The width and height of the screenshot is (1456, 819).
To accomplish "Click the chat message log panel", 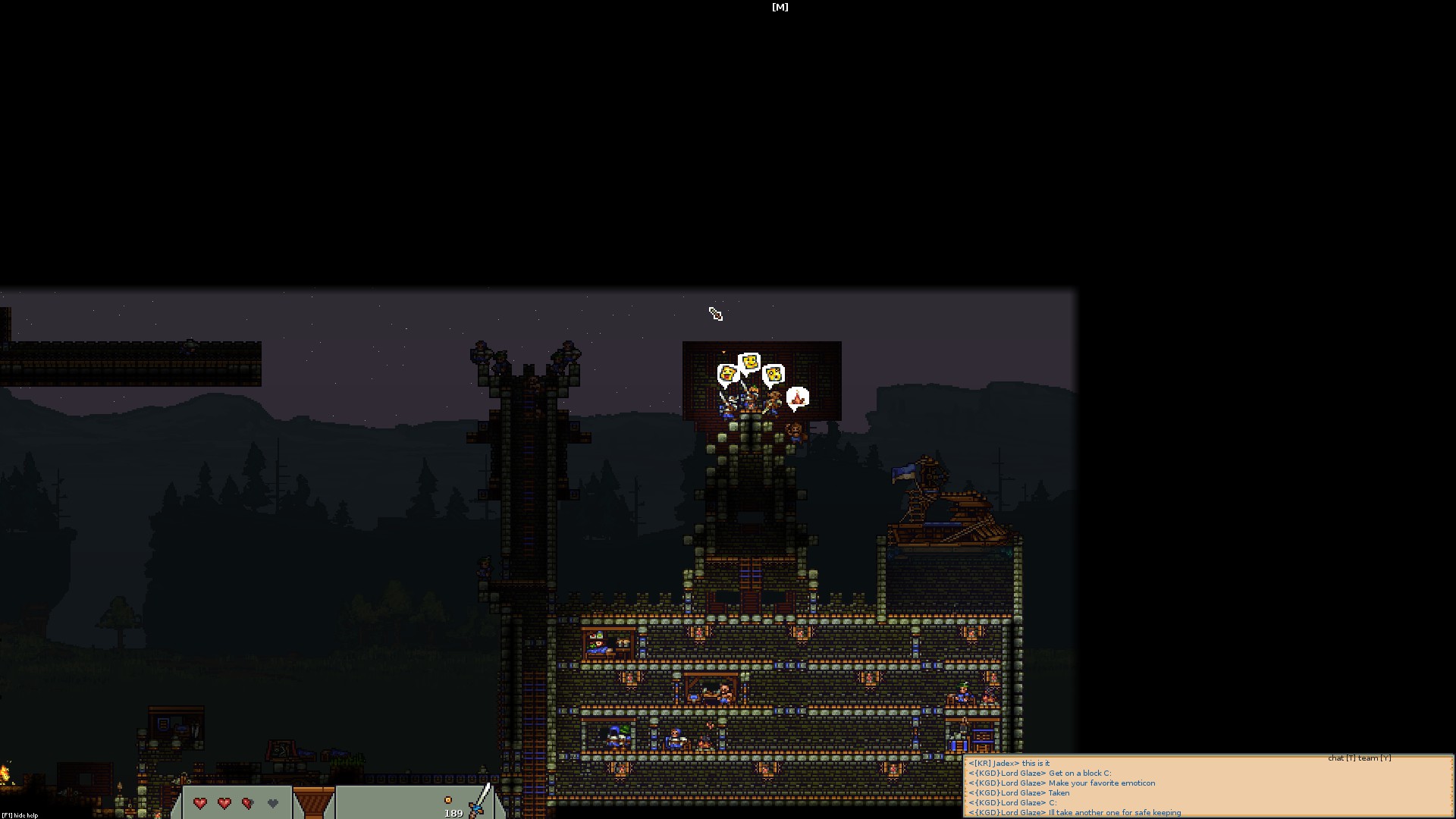I will tap(1207, 787).
